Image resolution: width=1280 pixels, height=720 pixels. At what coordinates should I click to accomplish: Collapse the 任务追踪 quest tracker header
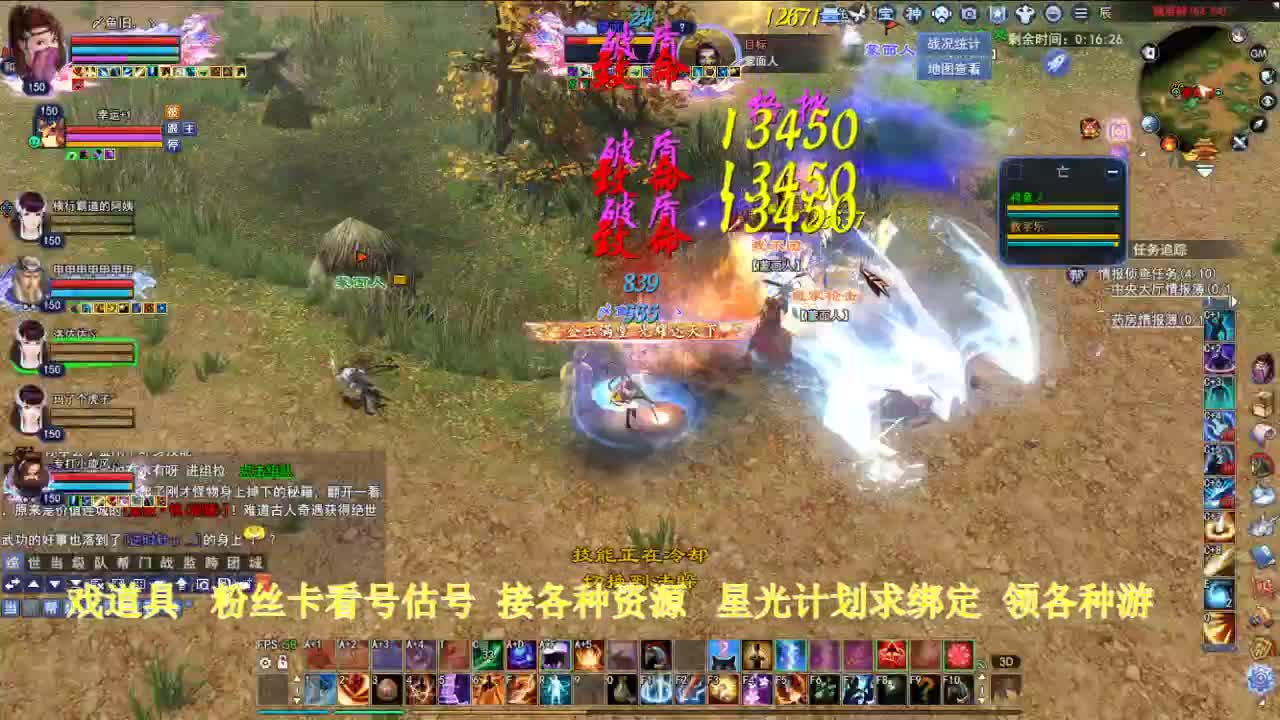[1160, 249]
